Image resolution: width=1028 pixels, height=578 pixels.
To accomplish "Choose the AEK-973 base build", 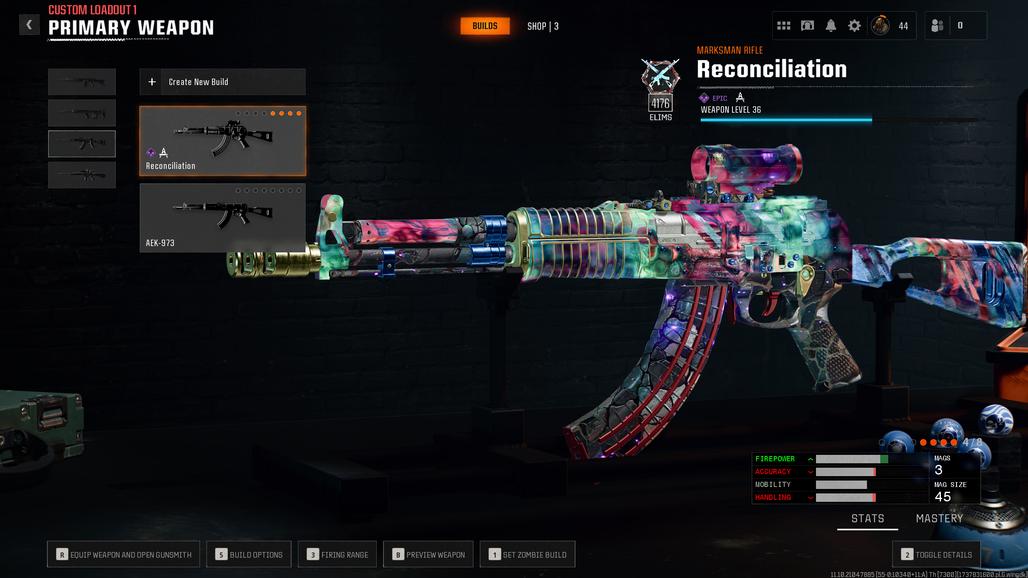I will coord(222,217).
